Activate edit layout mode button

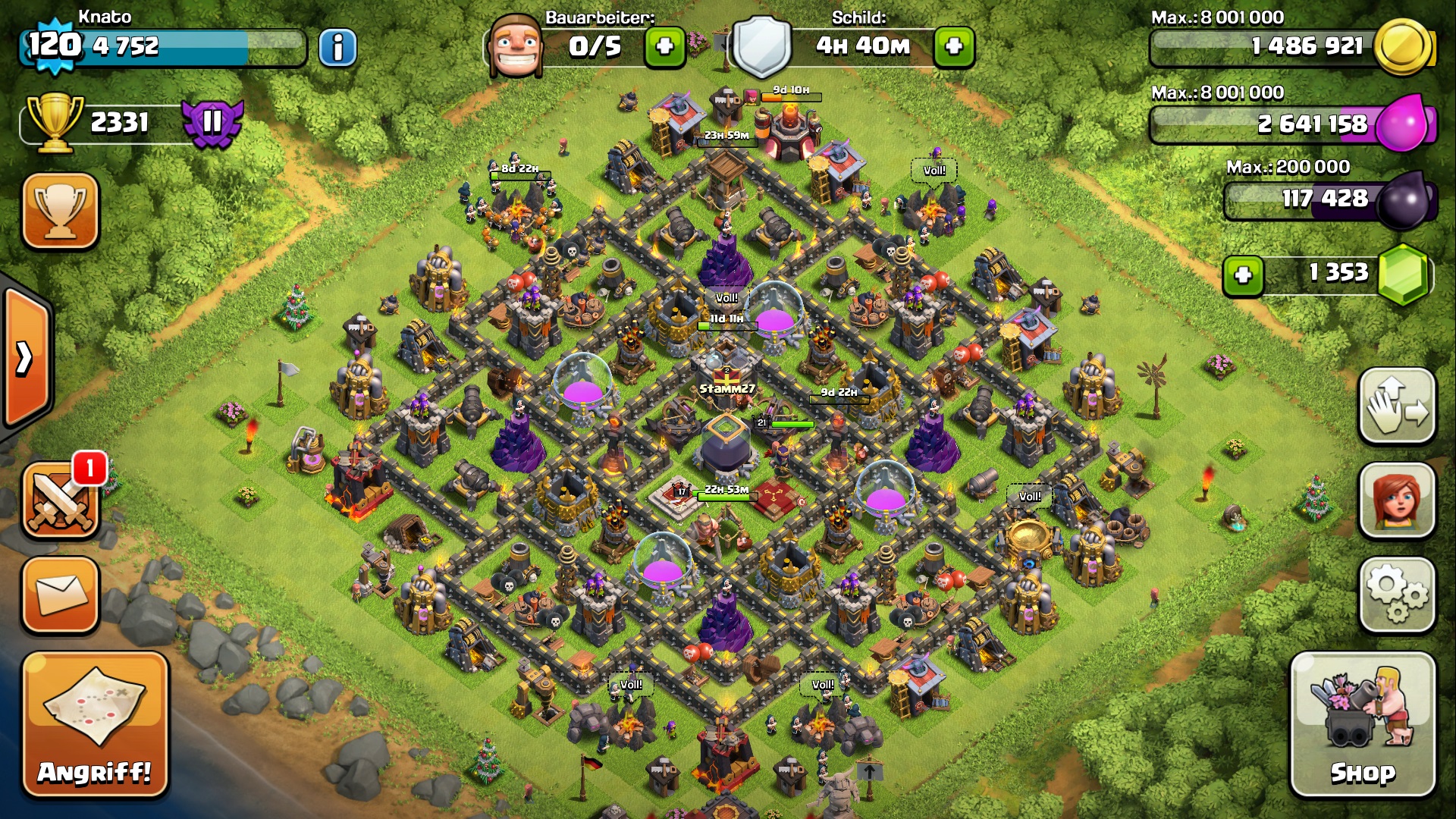(1397, 406)
